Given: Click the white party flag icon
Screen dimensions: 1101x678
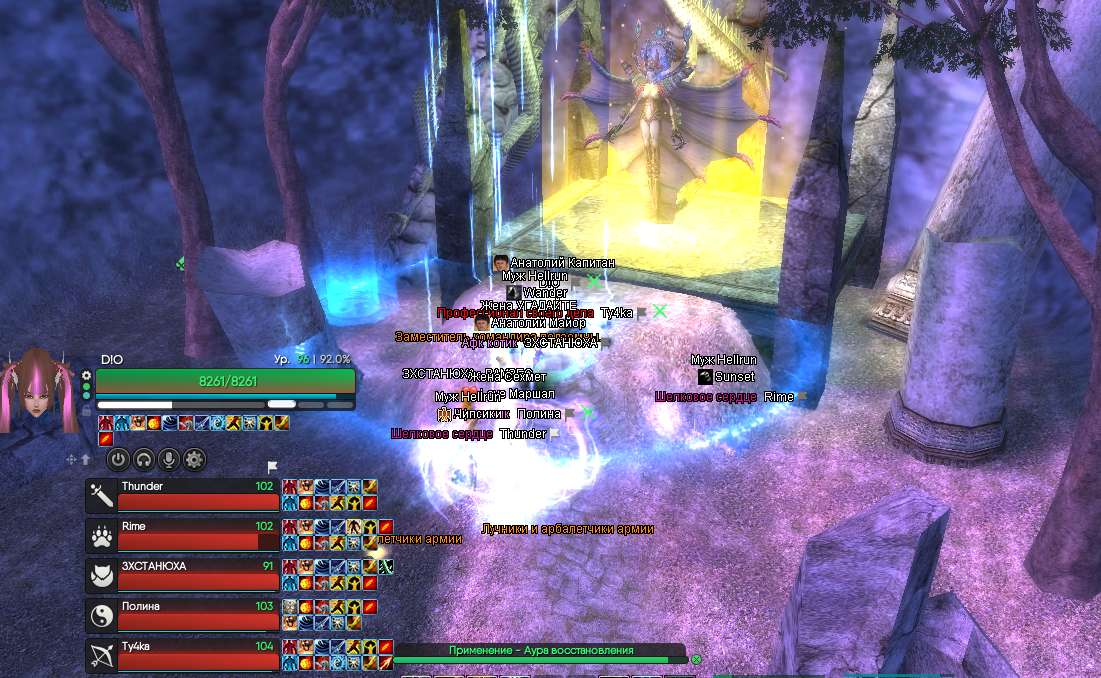Looking at the screenshot, I should coord(272,467).
